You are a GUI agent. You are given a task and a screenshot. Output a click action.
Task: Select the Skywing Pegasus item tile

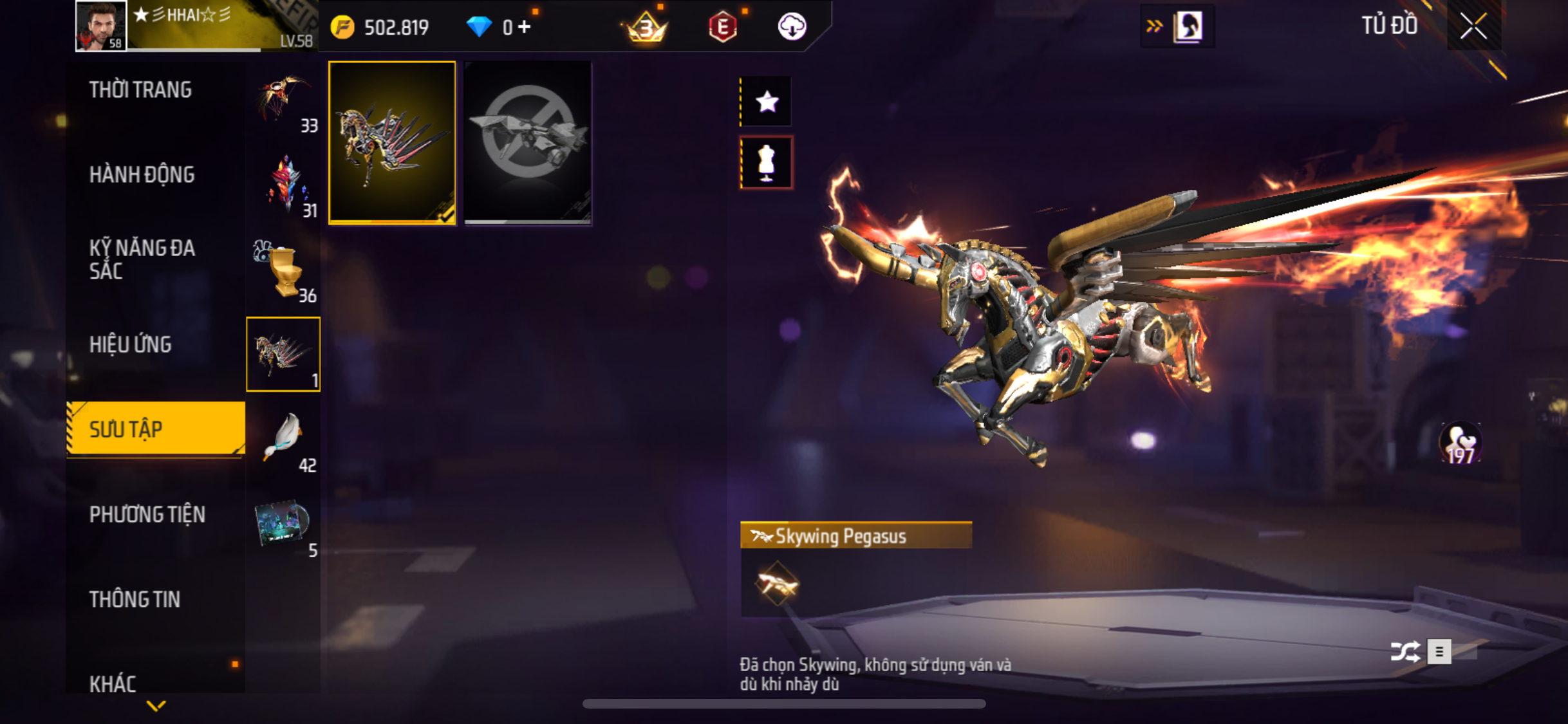[x=392, y=143]
